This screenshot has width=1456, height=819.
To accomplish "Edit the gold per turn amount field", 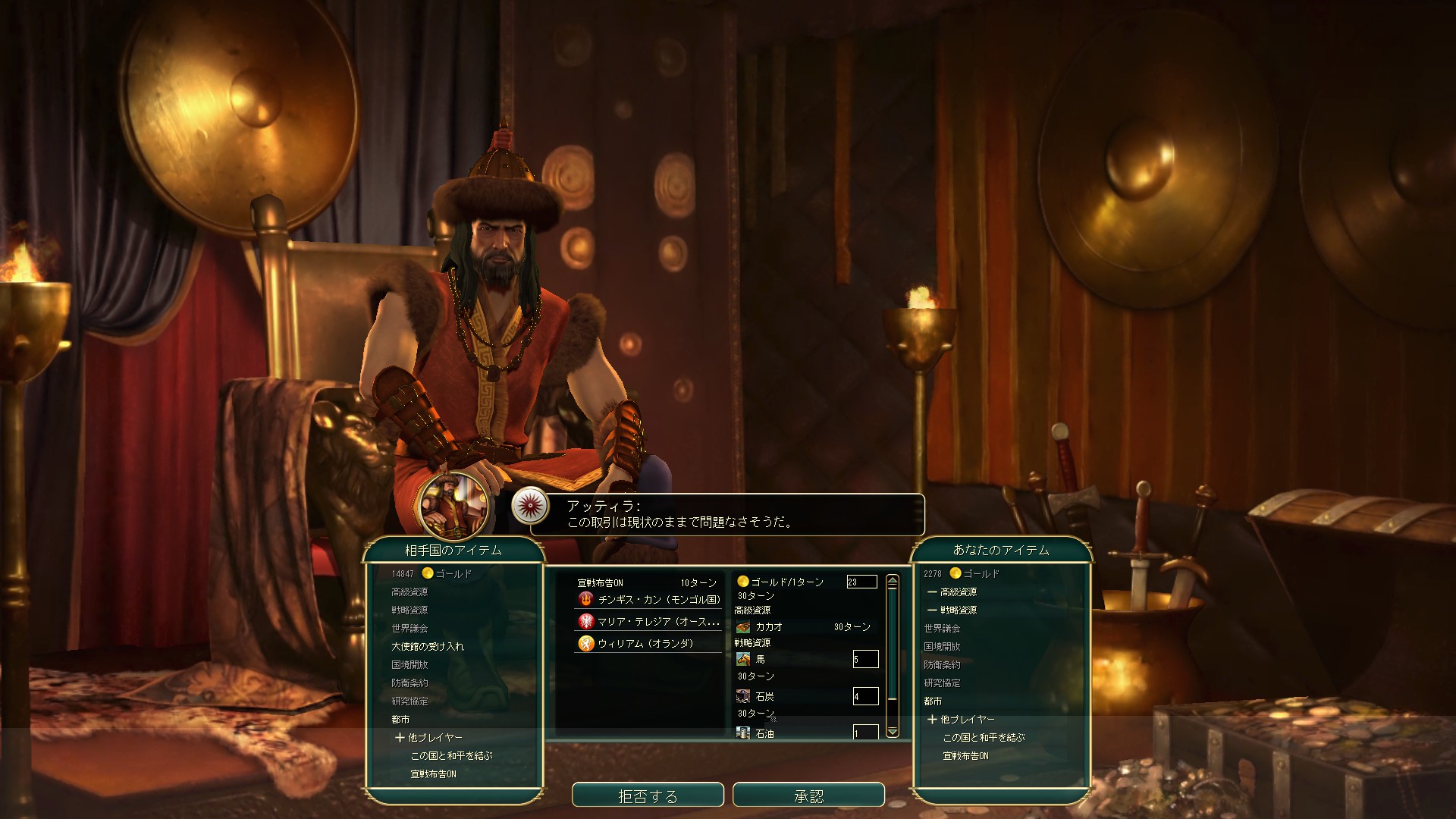I will point(861,582).
